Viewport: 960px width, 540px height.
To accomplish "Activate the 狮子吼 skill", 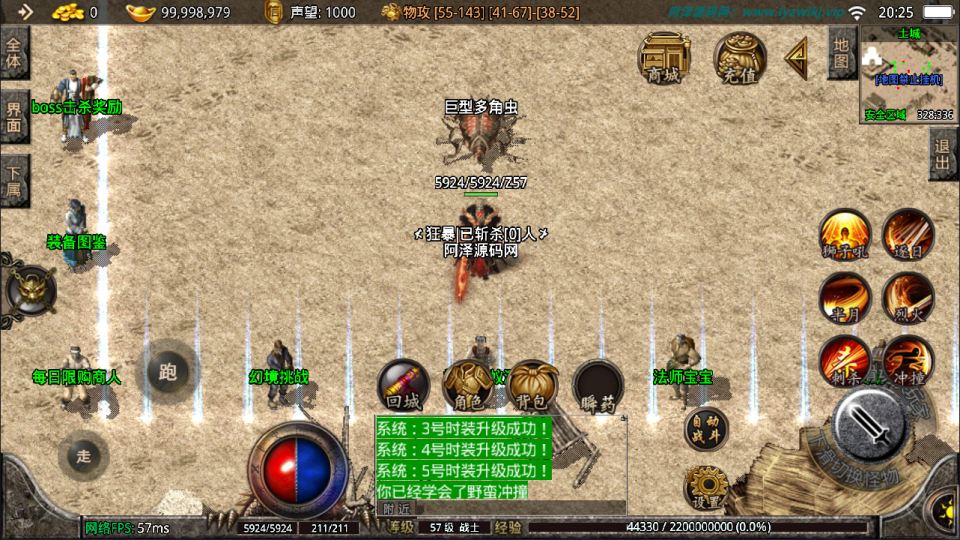I will click(845, 235).
